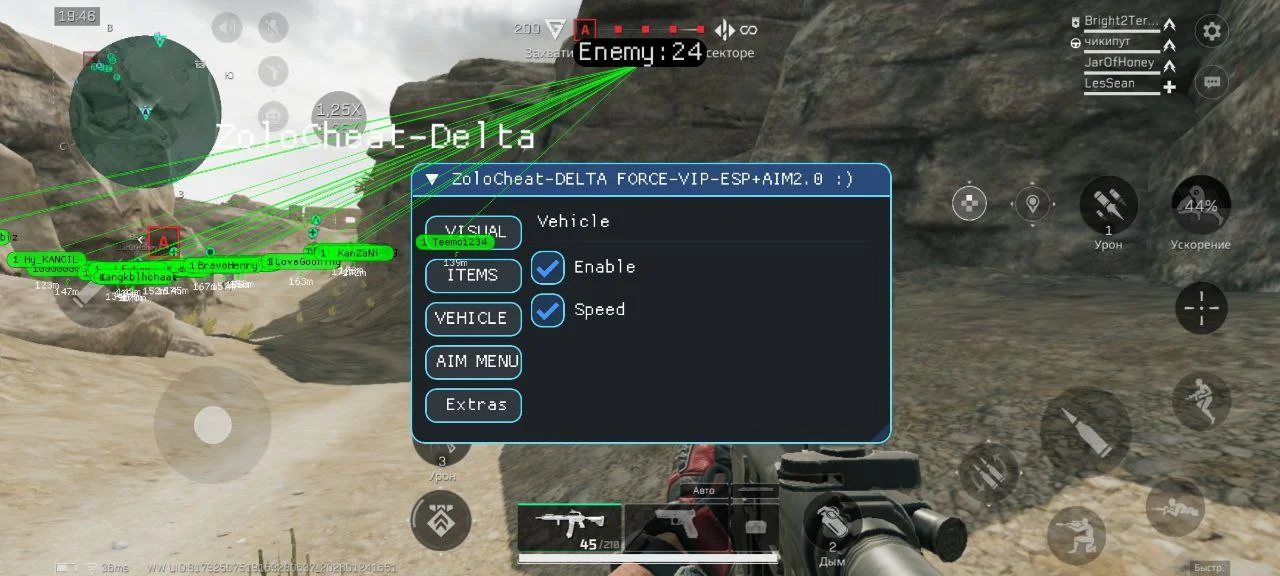Collapse the overlay window's title arrow
1280x576 pixels.
click(432, 180)
